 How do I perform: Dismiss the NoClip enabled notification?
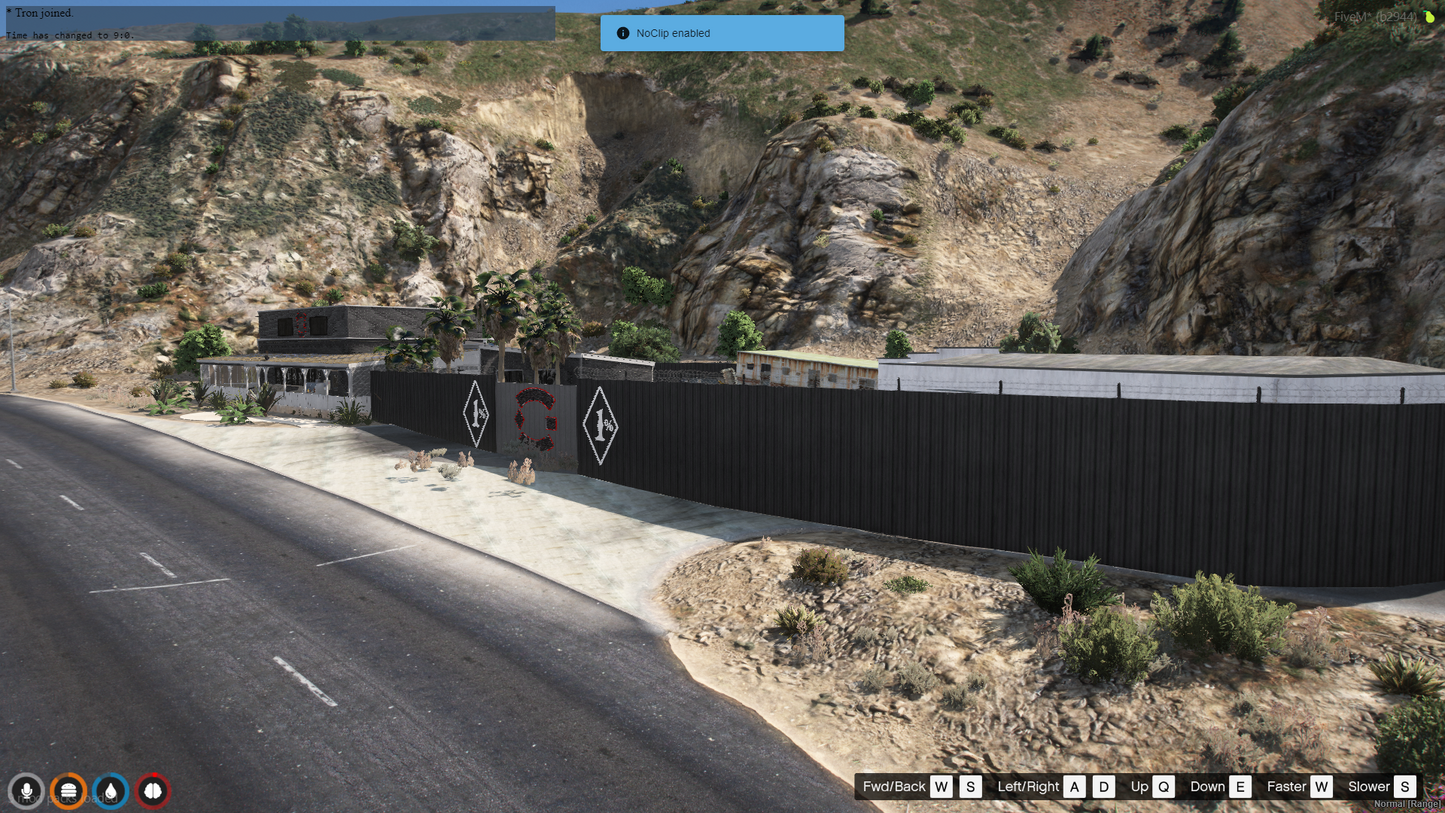[722, 33]
